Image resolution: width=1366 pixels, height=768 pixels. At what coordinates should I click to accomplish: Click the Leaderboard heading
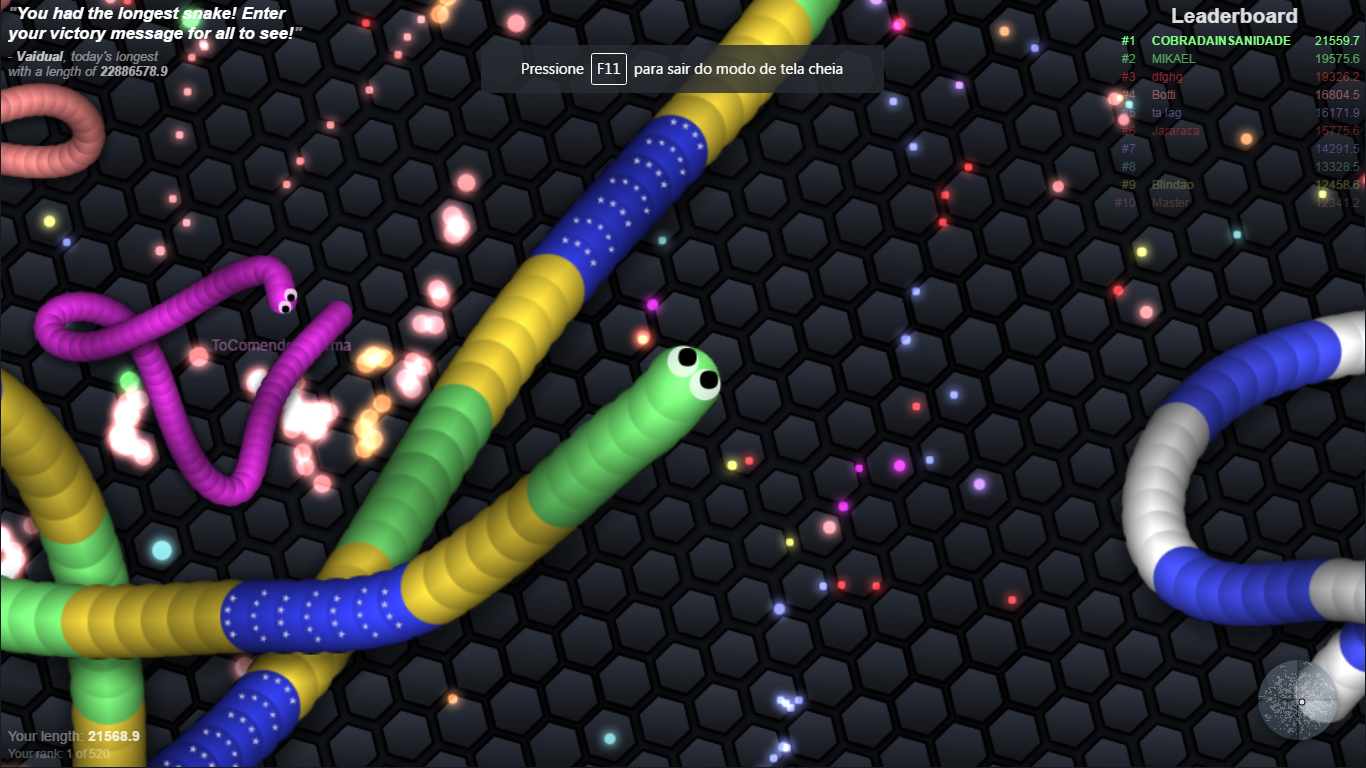click(x=1233, y=16)
